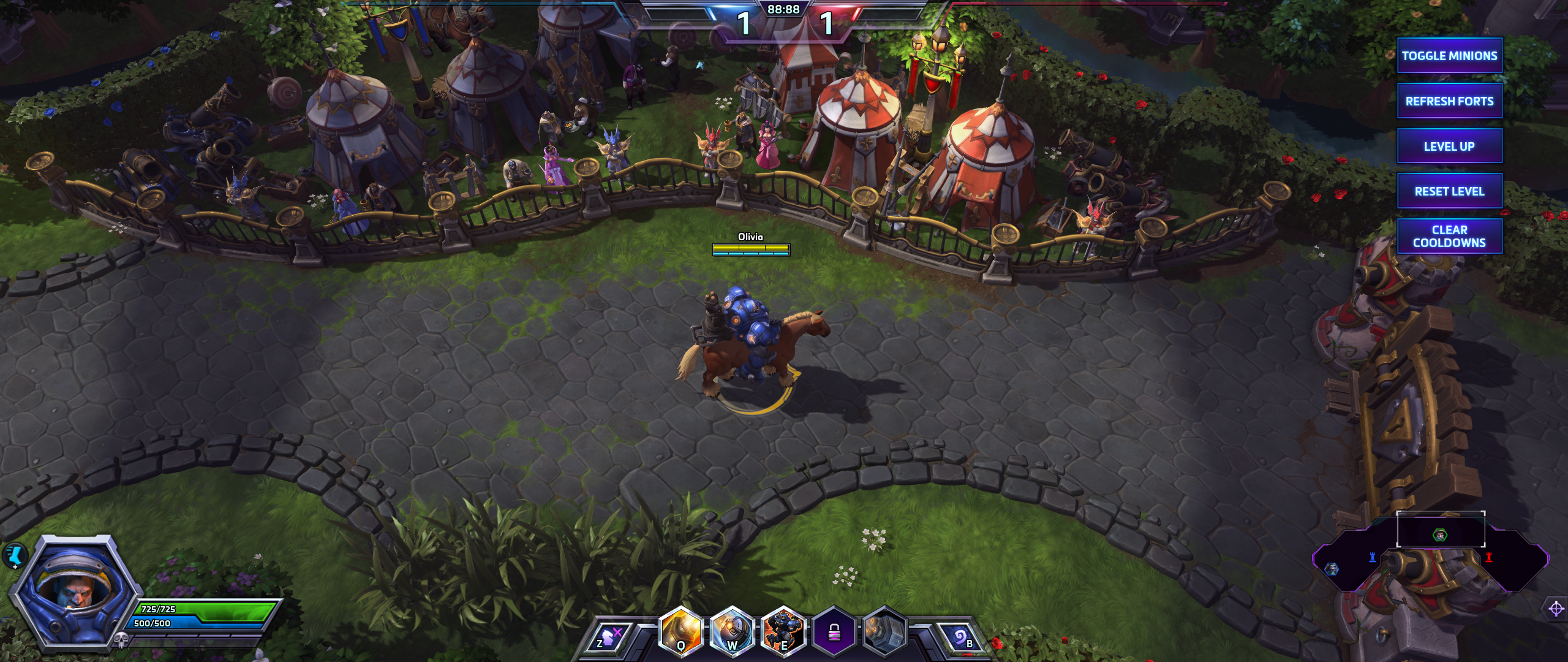The height and width of the screenshot is (662, 1568).
Task: Click the blue tower marker on minimap
Action: 1373,557
